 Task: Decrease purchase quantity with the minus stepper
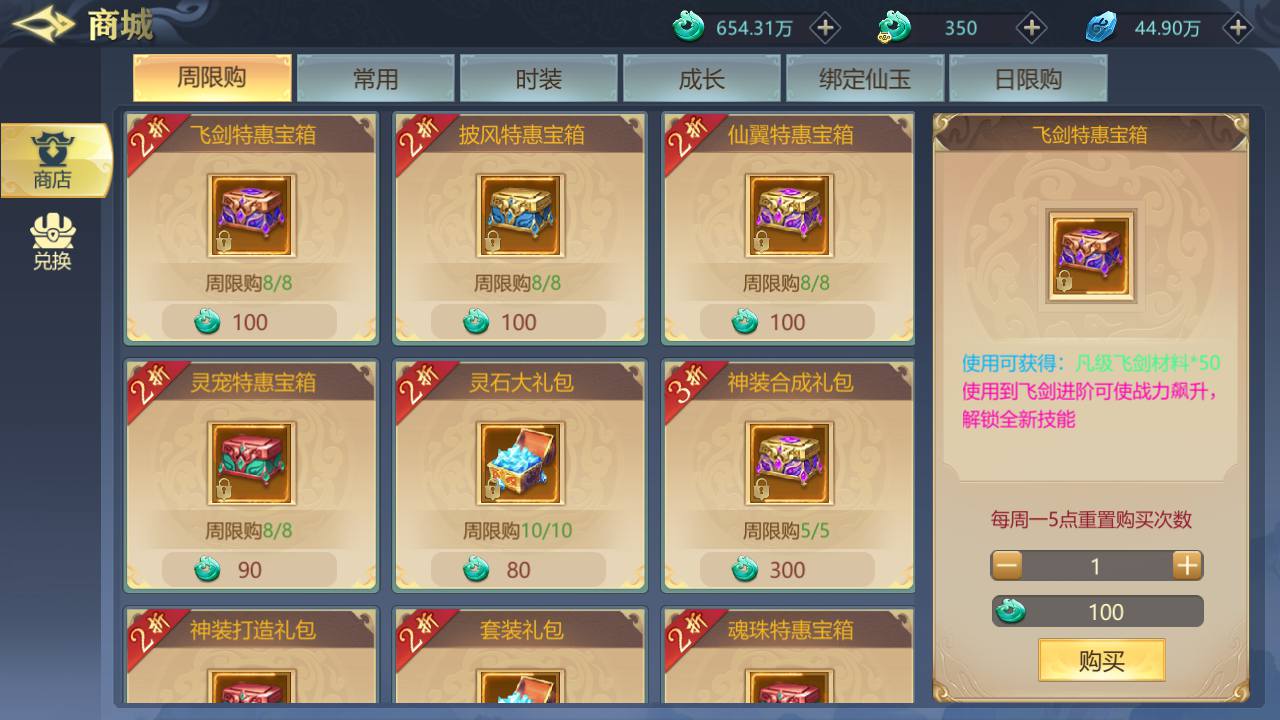1006,565
